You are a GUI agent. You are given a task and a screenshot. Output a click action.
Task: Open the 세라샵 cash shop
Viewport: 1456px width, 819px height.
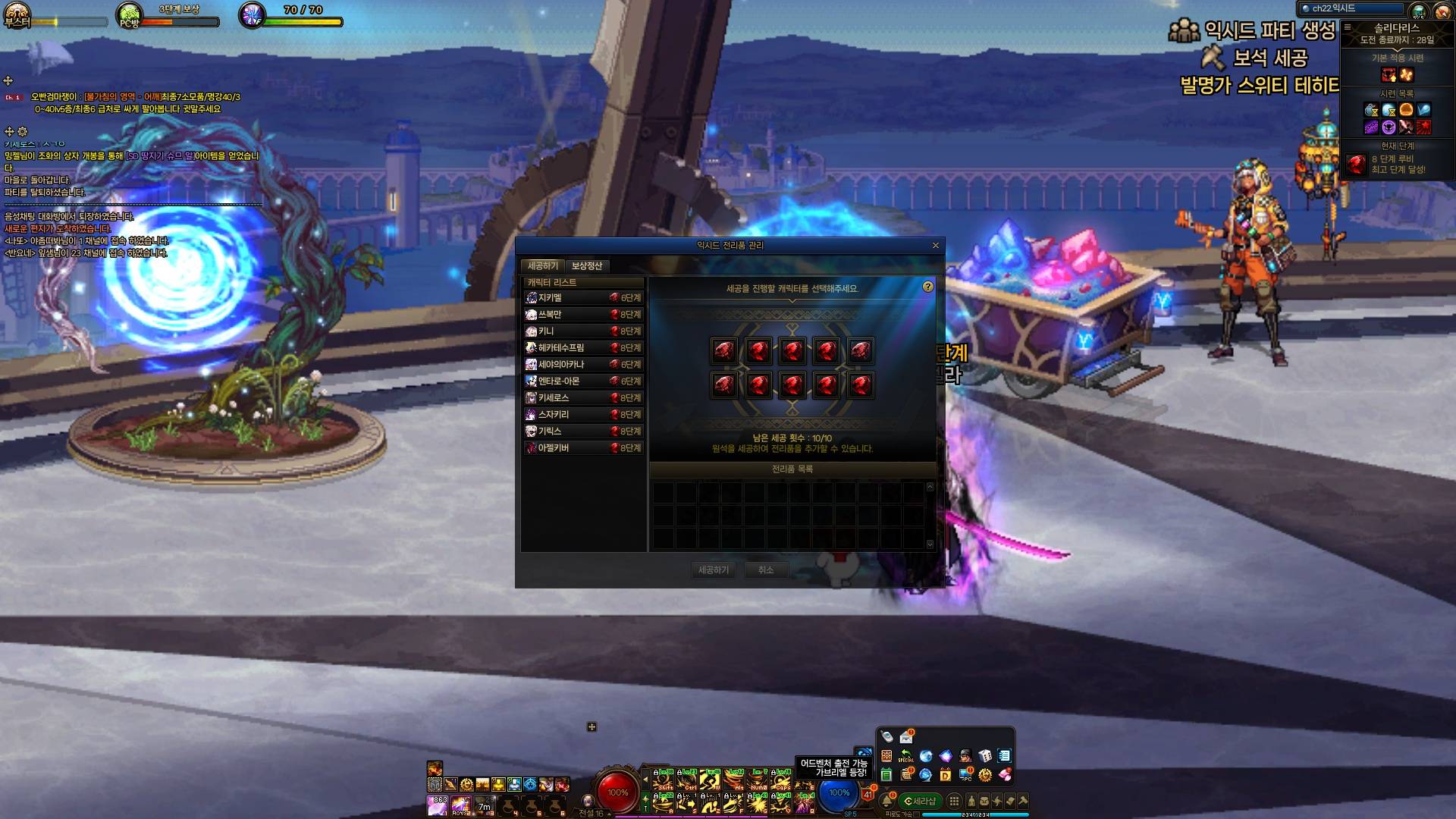click(920, 801)
